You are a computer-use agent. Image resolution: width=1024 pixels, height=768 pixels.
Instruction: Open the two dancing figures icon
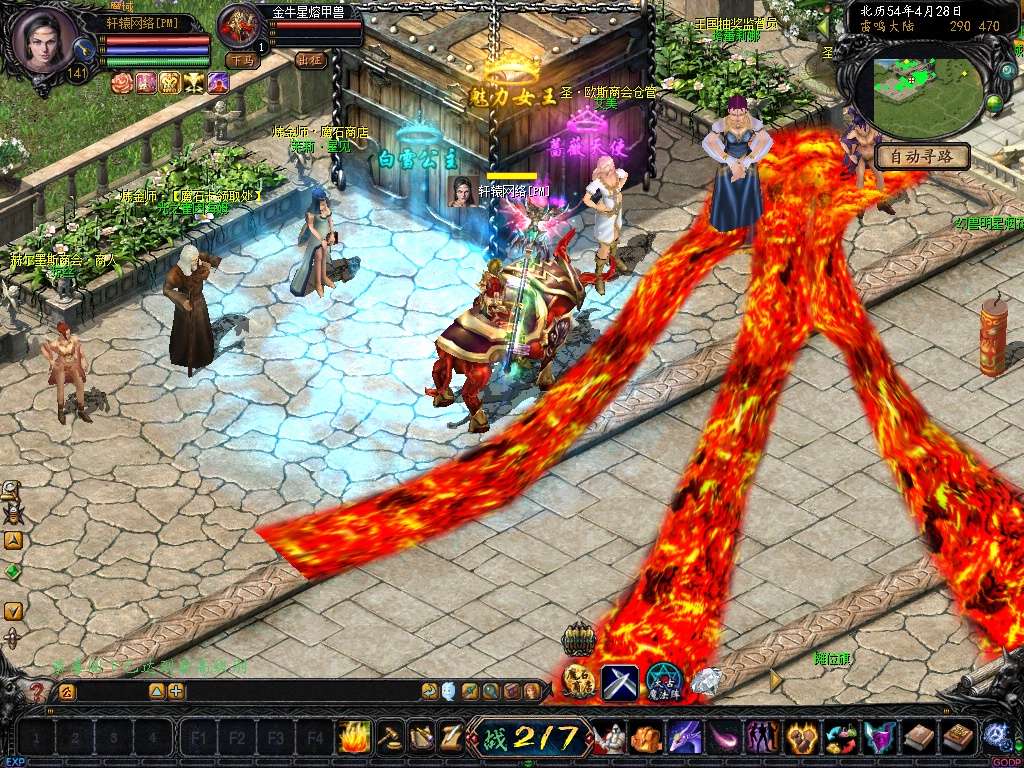click(763, 738)
